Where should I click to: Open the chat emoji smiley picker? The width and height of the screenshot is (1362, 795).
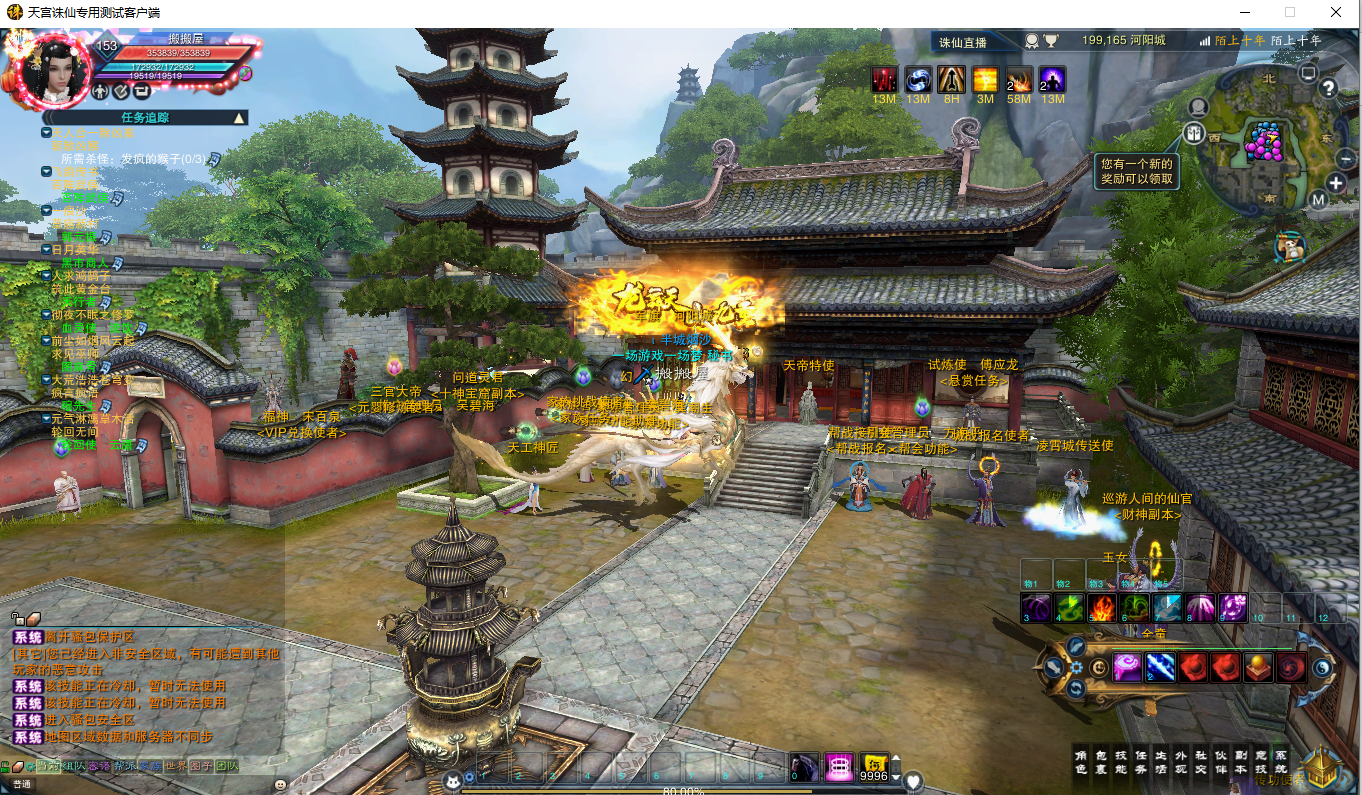coord(280,785)
